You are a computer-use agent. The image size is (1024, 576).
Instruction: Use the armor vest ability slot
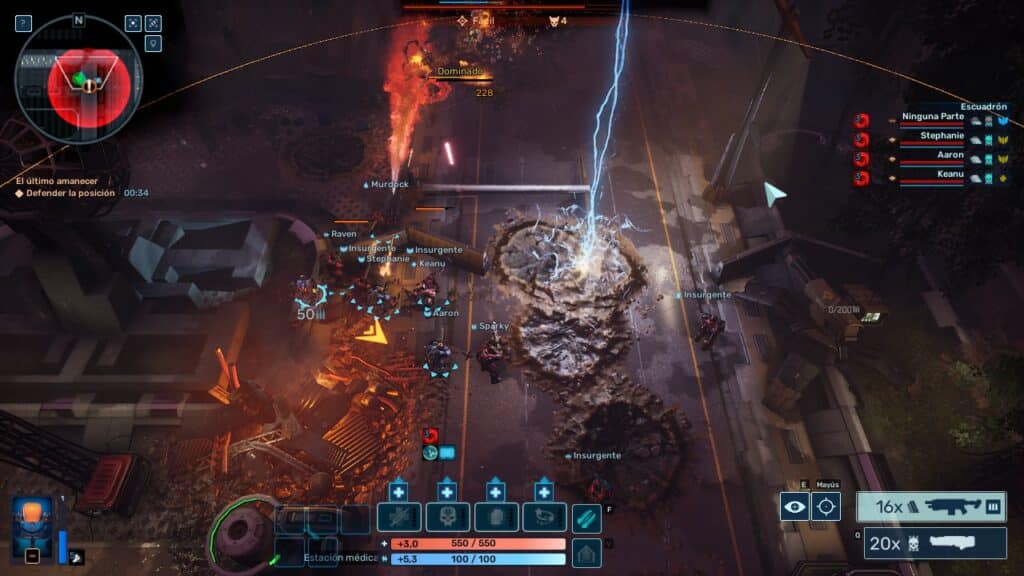[496, 517]
